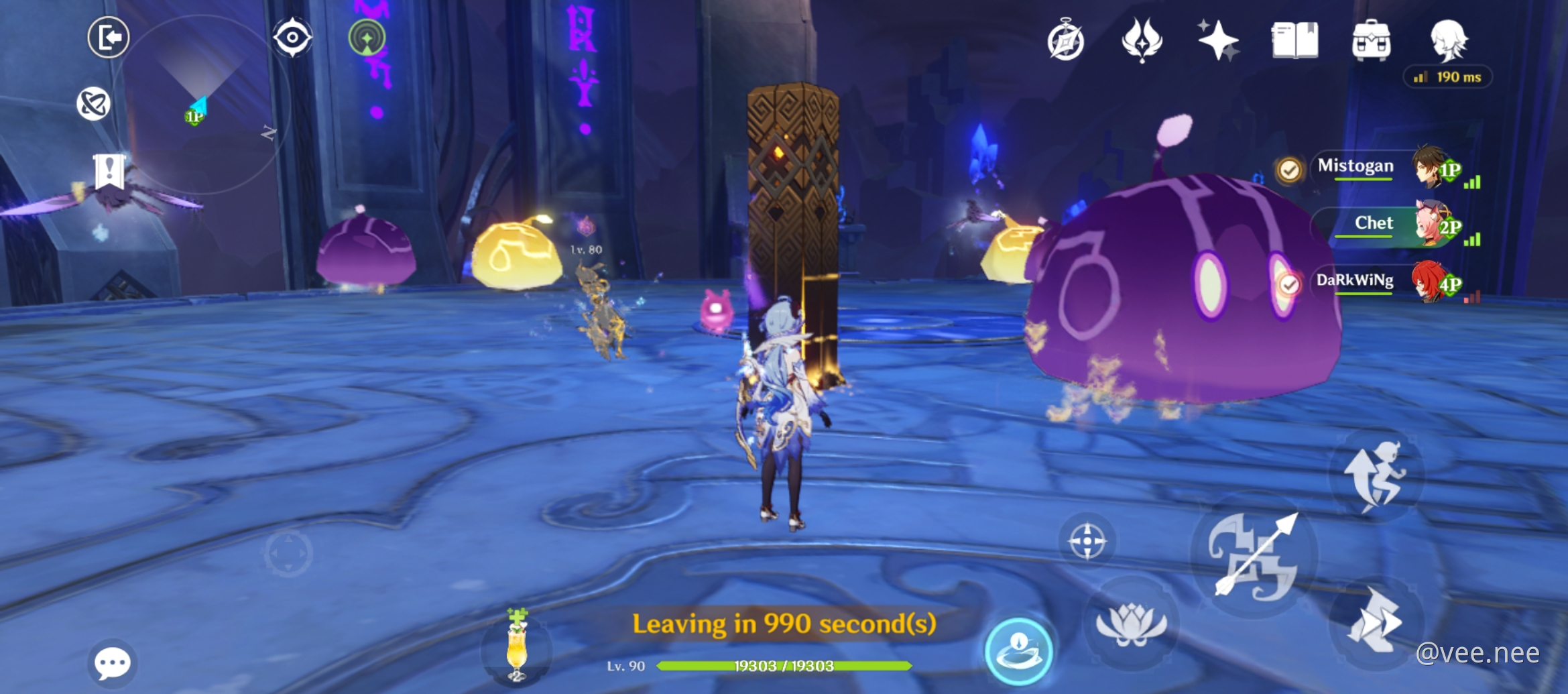This screenshot has height=694, width=1568.
Task: Open the Battle Pass wings icon
Action: tap(1142, 42)
